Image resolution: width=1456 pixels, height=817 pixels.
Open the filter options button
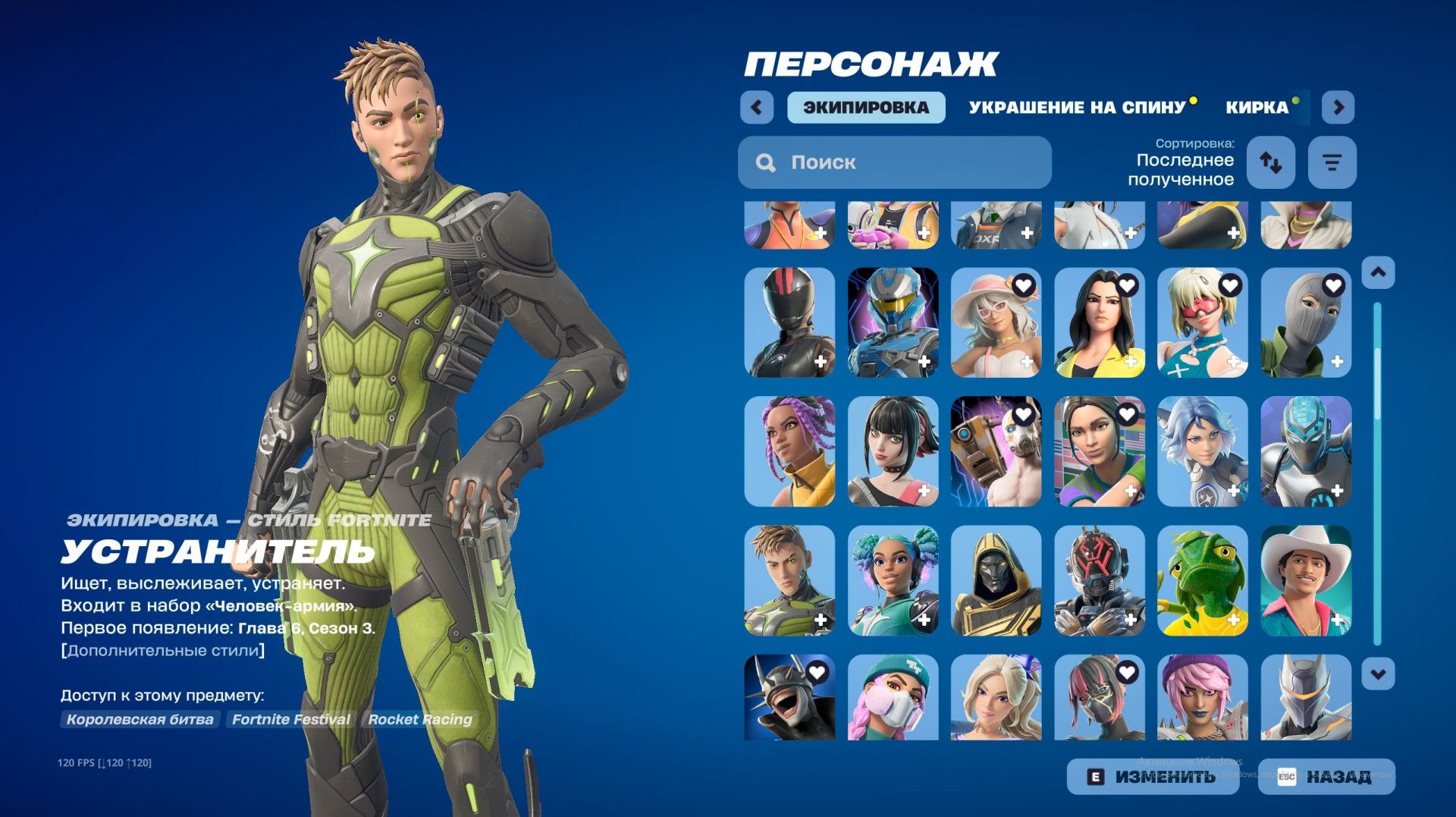click(x=1332, y=162)
